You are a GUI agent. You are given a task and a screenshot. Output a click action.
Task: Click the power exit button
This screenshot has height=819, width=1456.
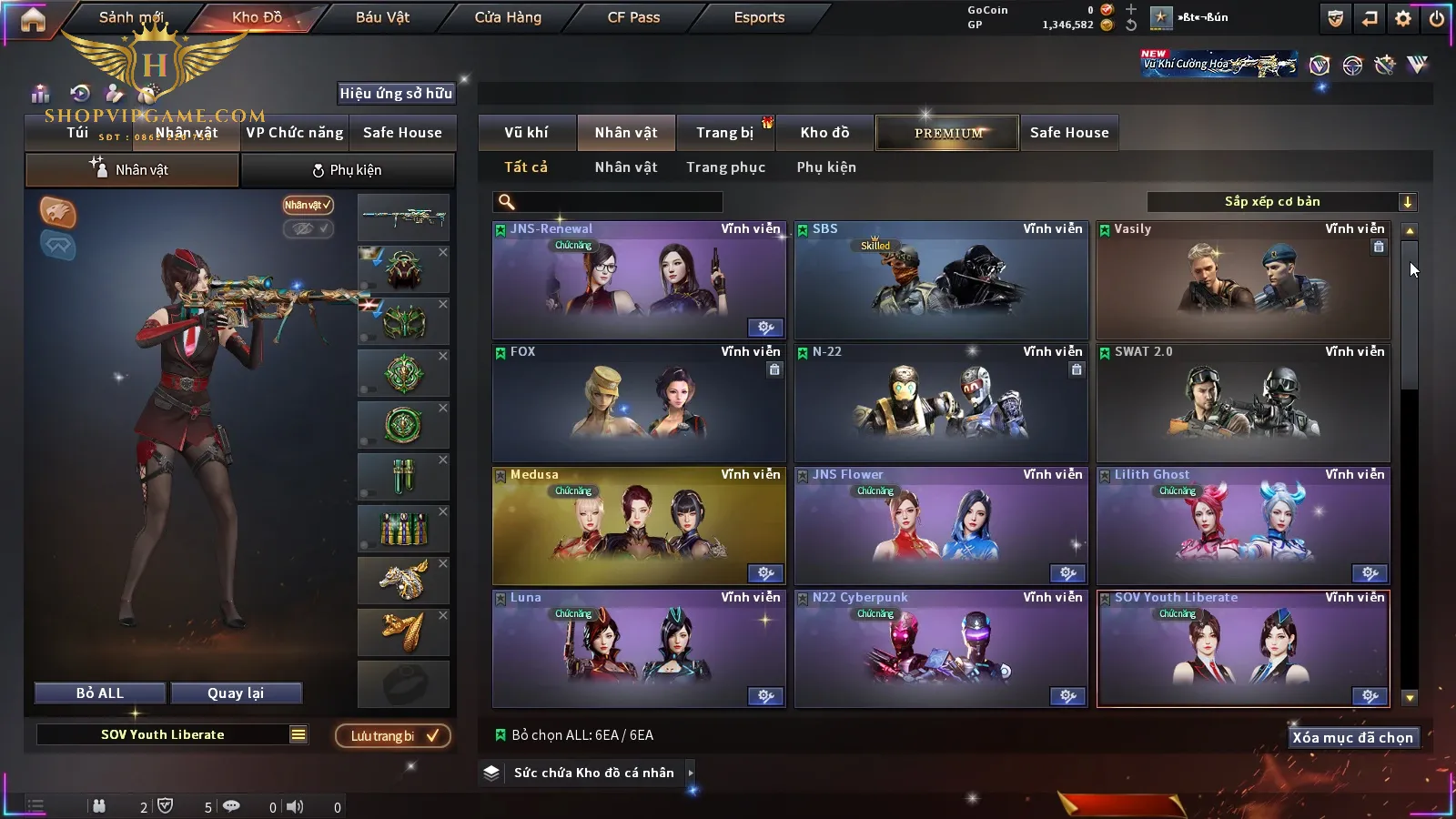click(1437, 18)
